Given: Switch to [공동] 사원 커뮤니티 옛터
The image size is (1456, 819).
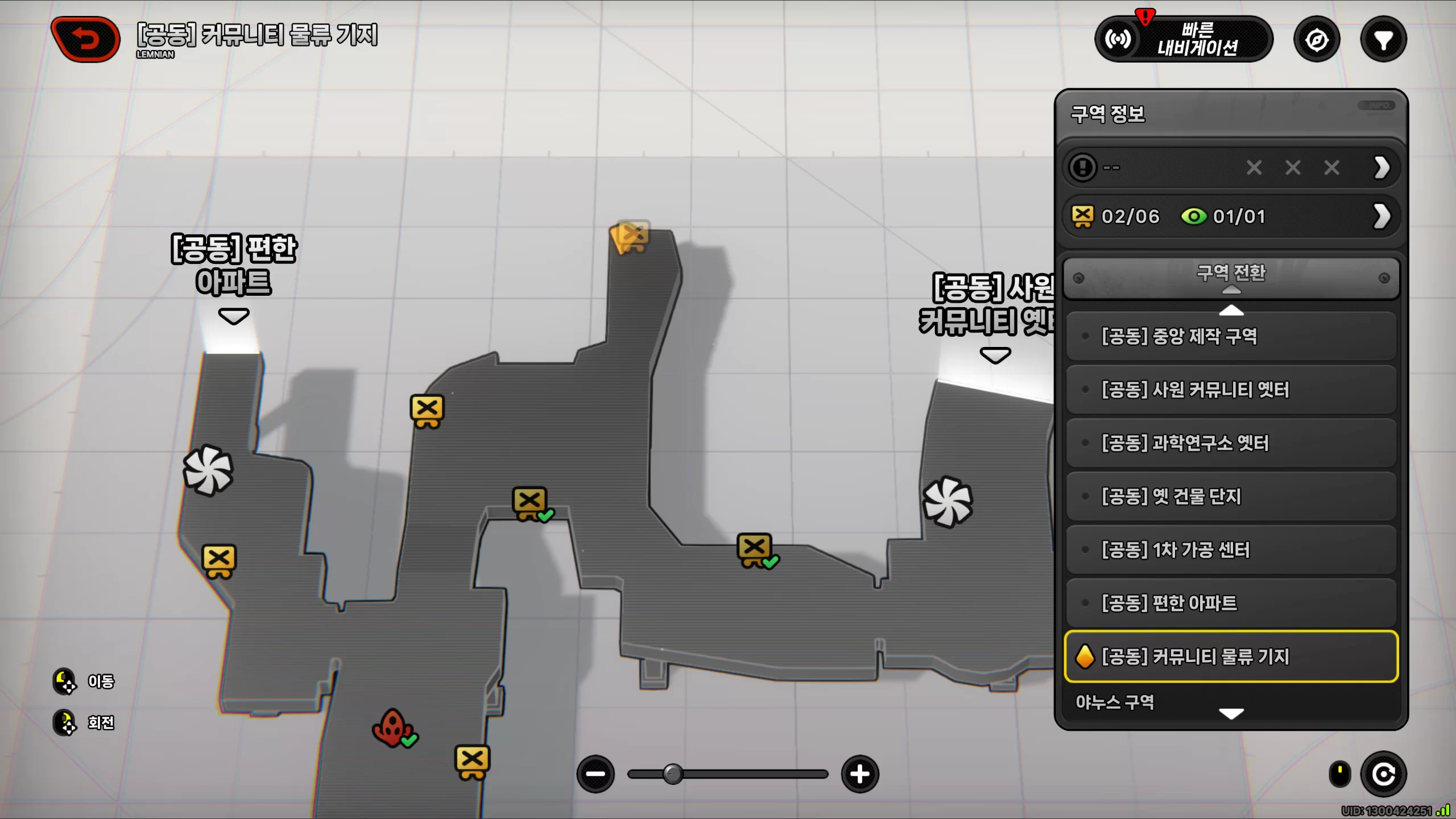Looking at the screenshot, I should tap(1231, 390).
